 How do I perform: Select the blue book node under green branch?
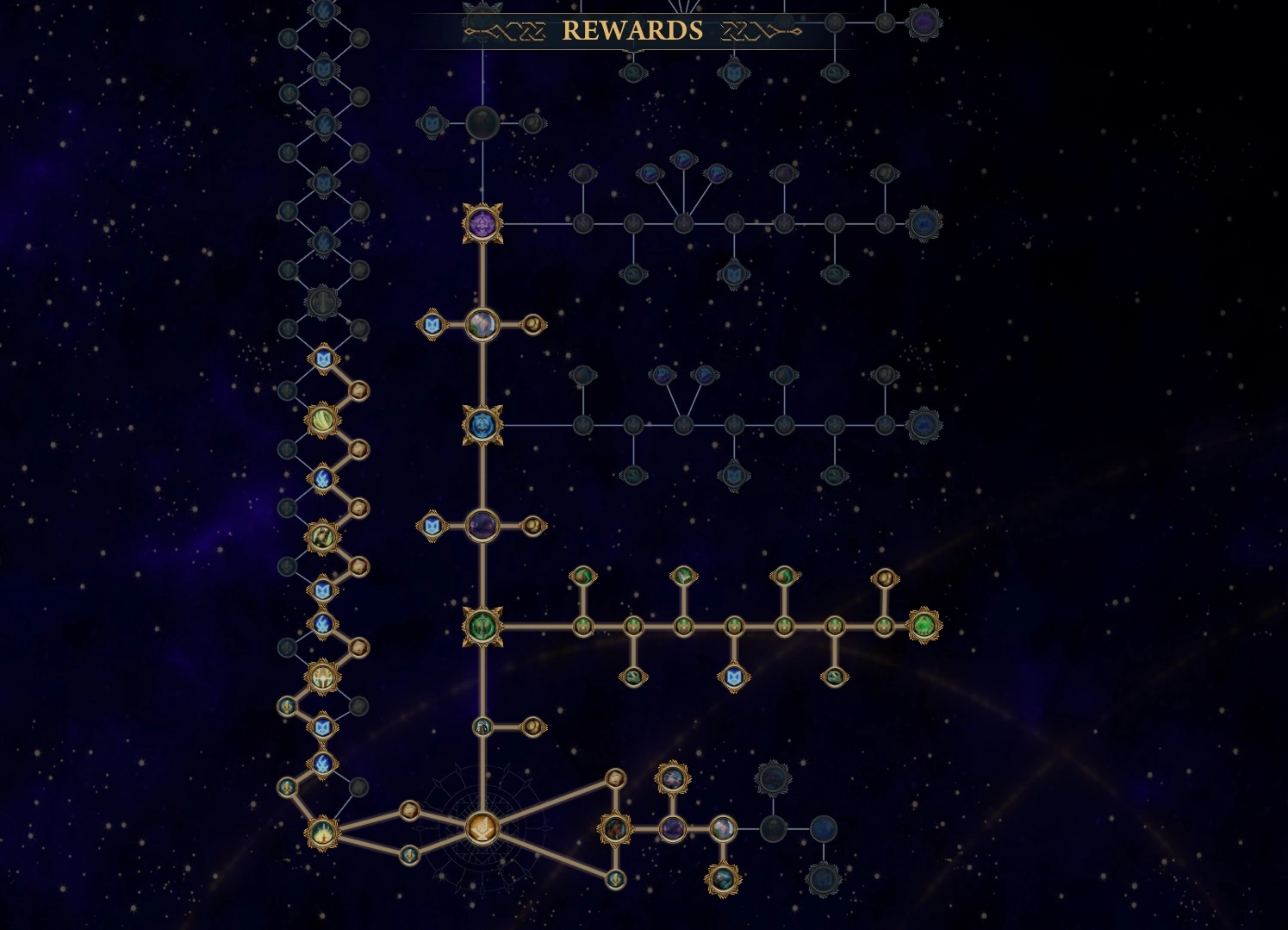coord(733,677)
